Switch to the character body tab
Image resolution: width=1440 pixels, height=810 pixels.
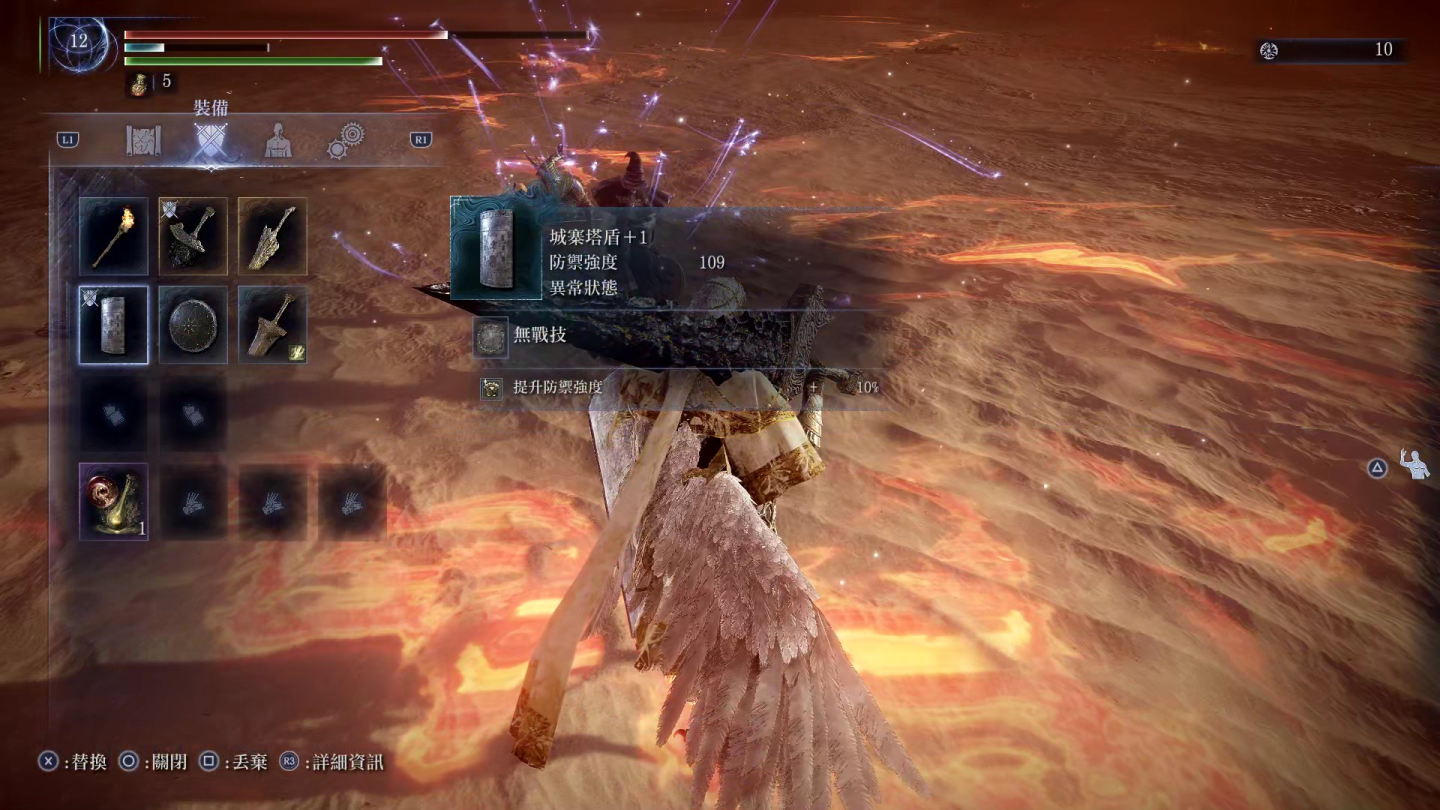(278, 141)
